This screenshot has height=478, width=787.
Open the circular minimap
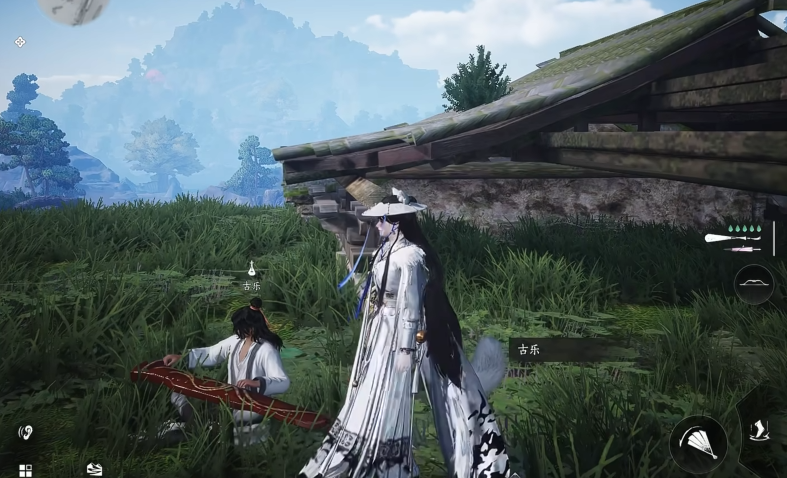pyautogui.click(x=74, y=8)
